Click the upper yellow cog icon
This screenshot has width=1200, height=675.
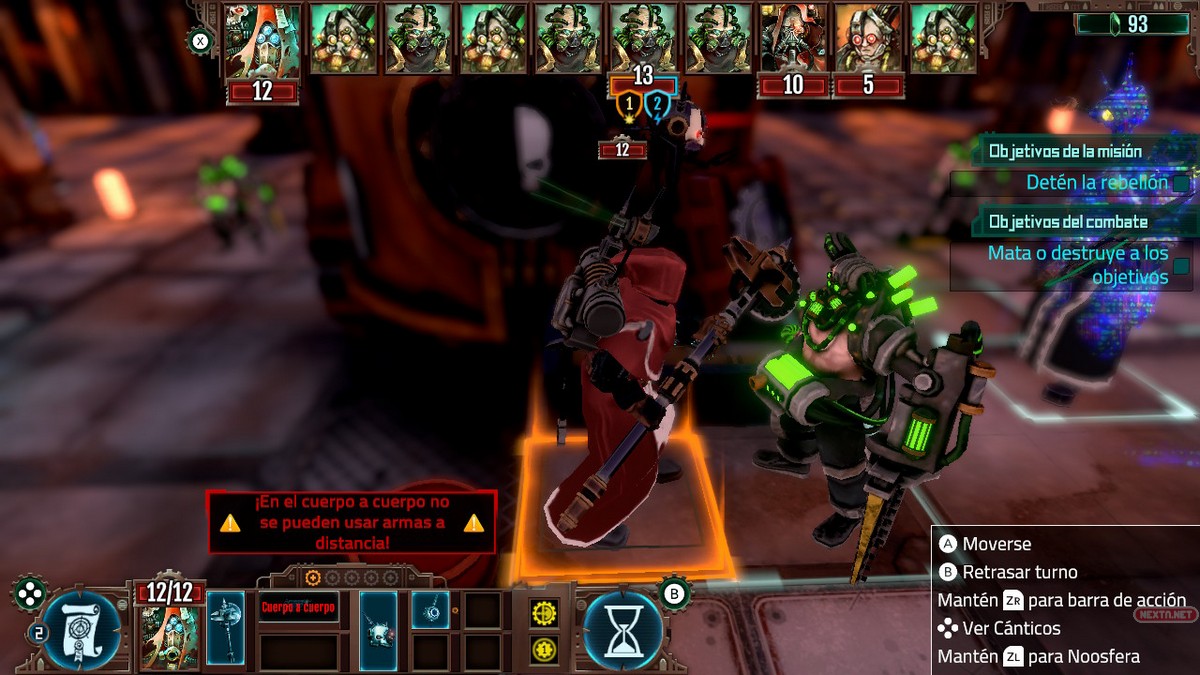coord(544,612)
